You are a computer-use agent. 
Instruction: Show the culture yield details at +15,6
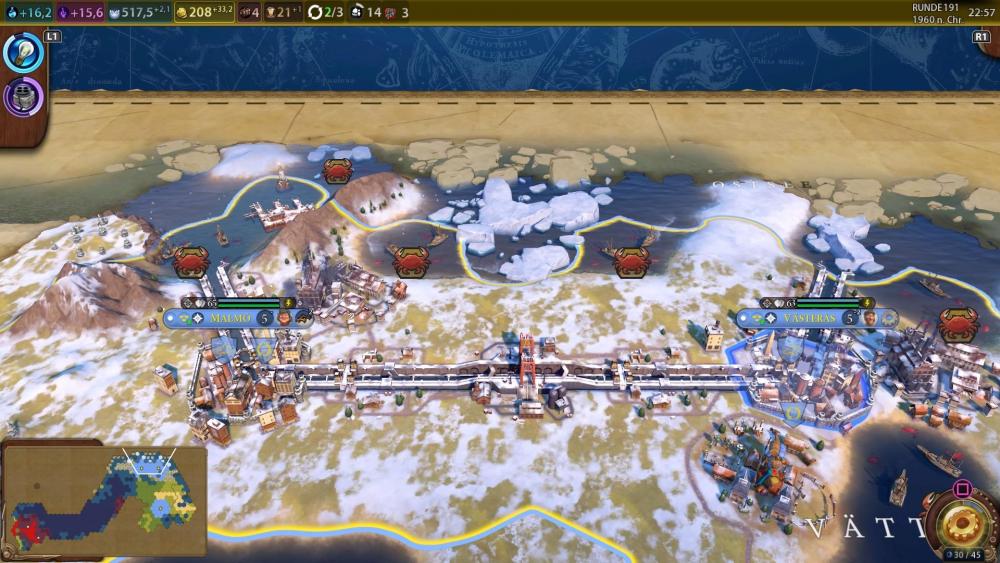82,12
